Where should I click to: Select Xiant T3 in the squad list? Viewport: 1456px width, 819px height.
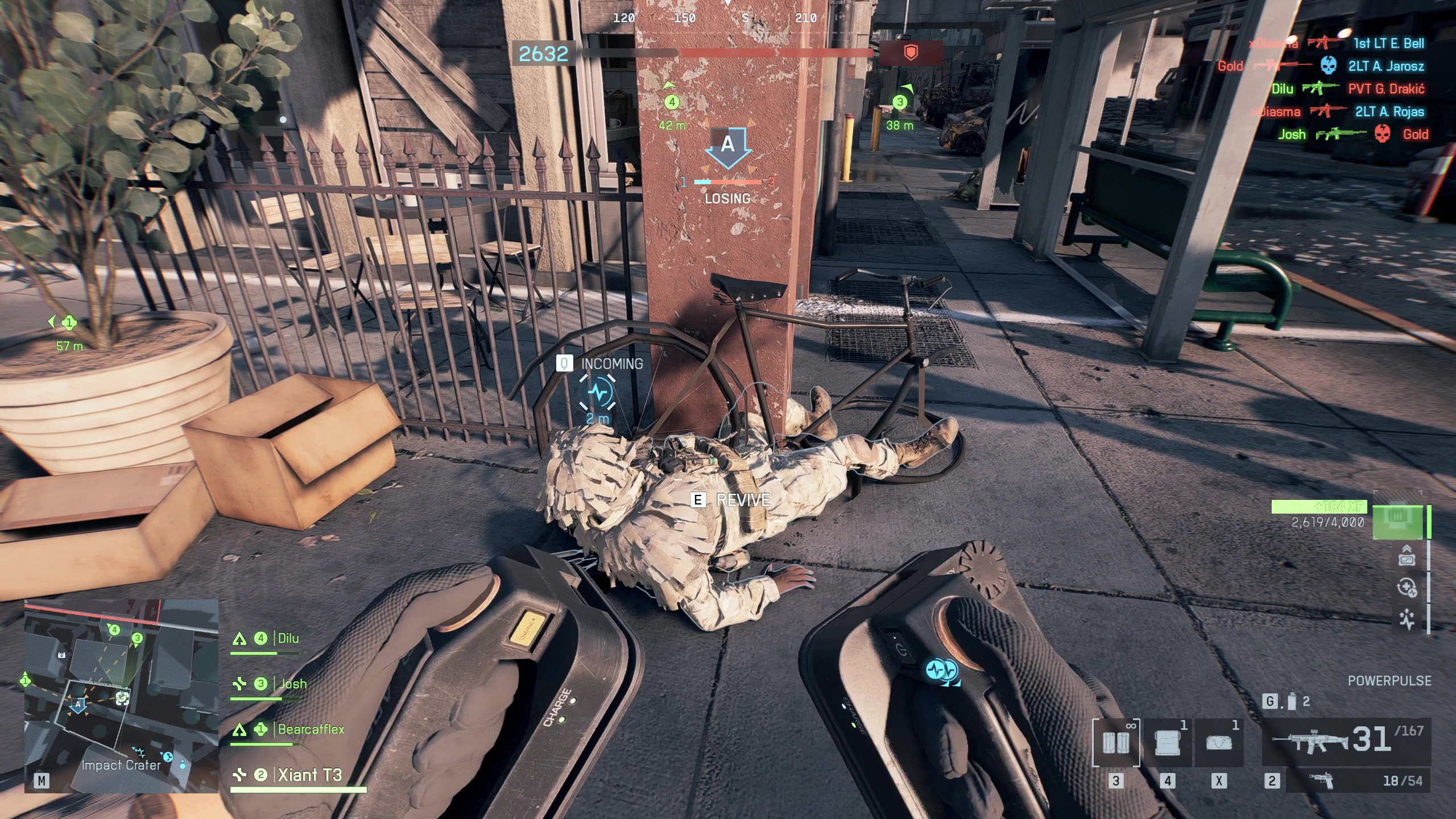[309, 775]
